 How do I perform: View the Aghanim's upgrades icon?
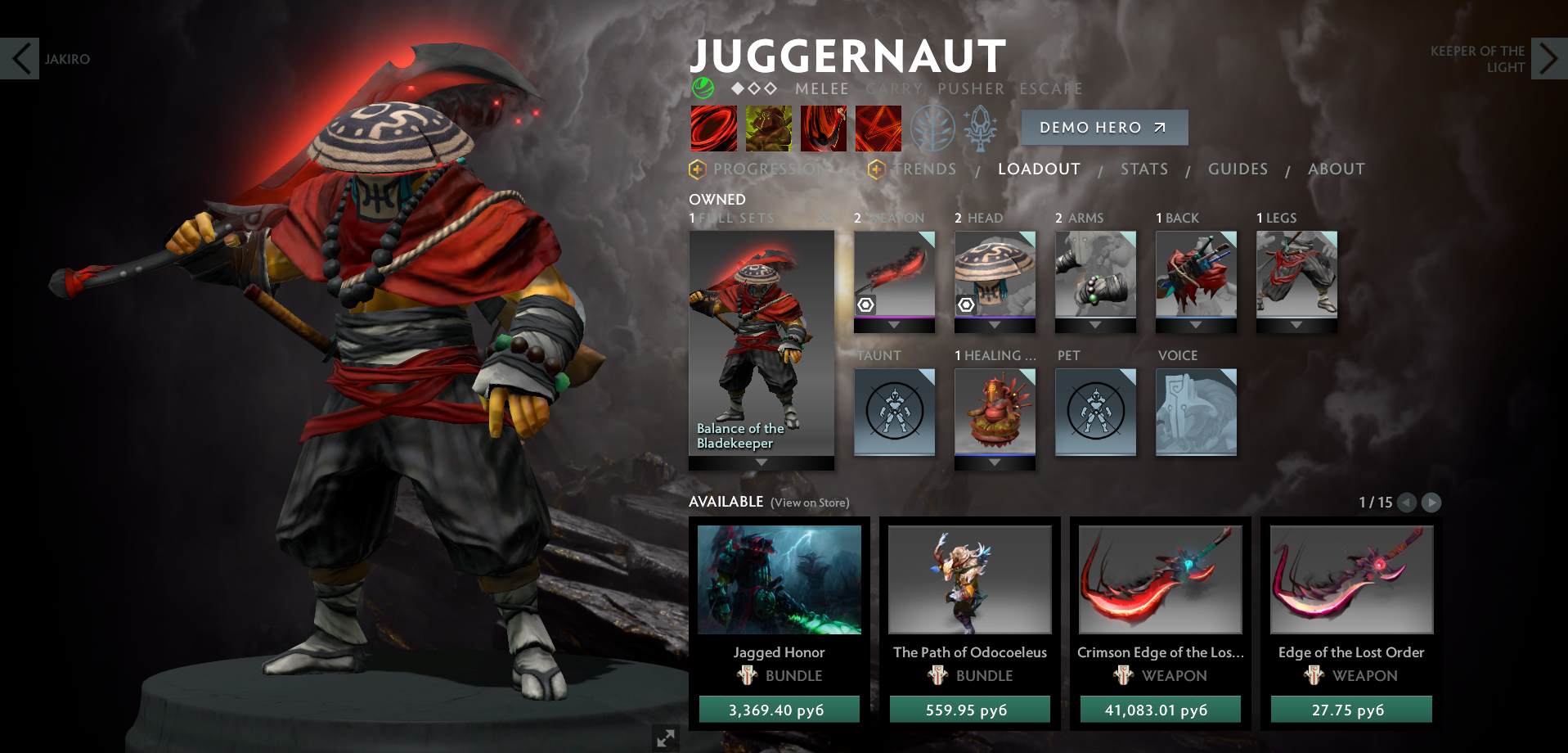(x=981, y=128)
